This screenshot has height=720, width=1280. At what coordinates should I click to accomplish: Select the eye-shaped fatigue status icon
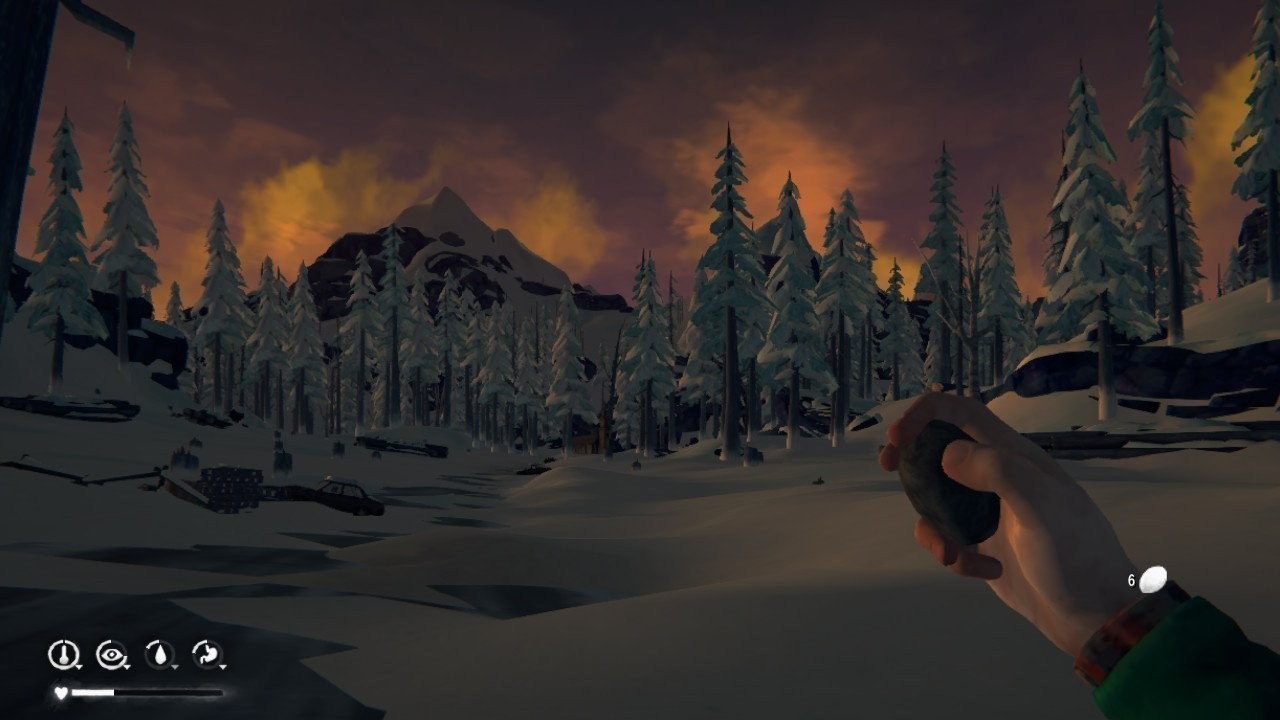pyautogui.click(x=110, y=655)
